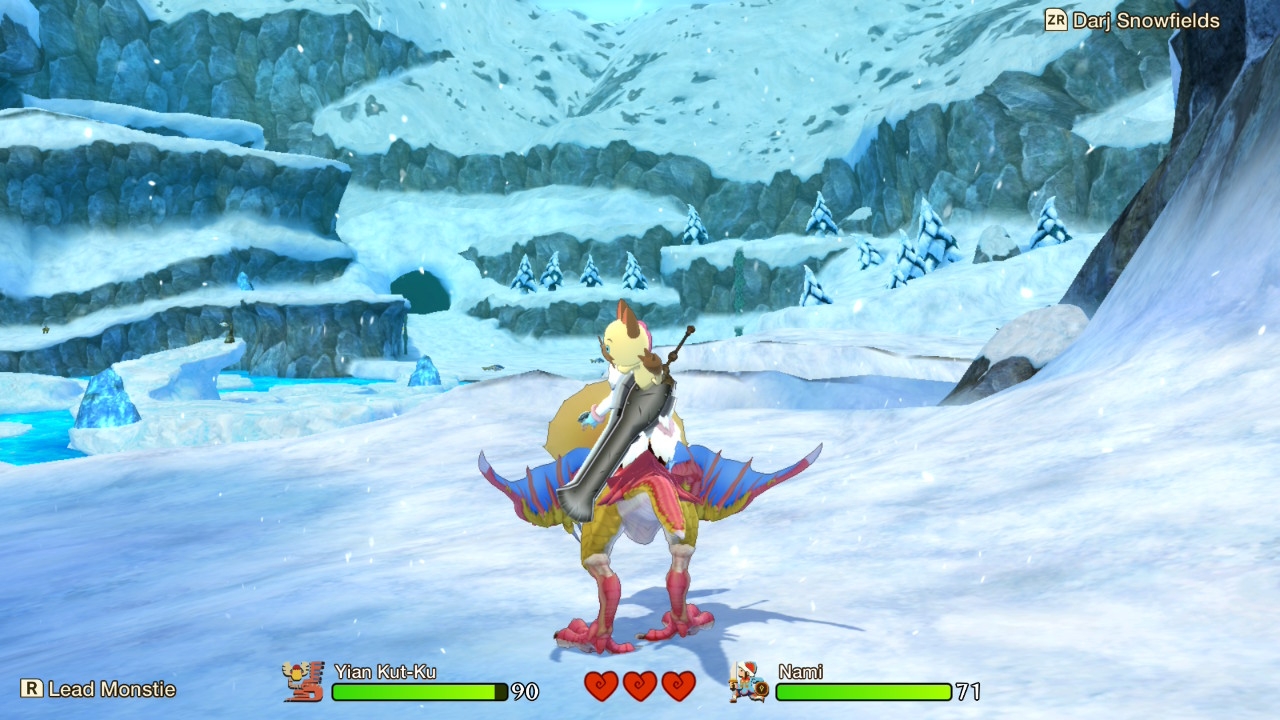This screenshot has width=1280, height=720.
Task: Select Nami's rider portrait icon
Action: click(749, 681)
